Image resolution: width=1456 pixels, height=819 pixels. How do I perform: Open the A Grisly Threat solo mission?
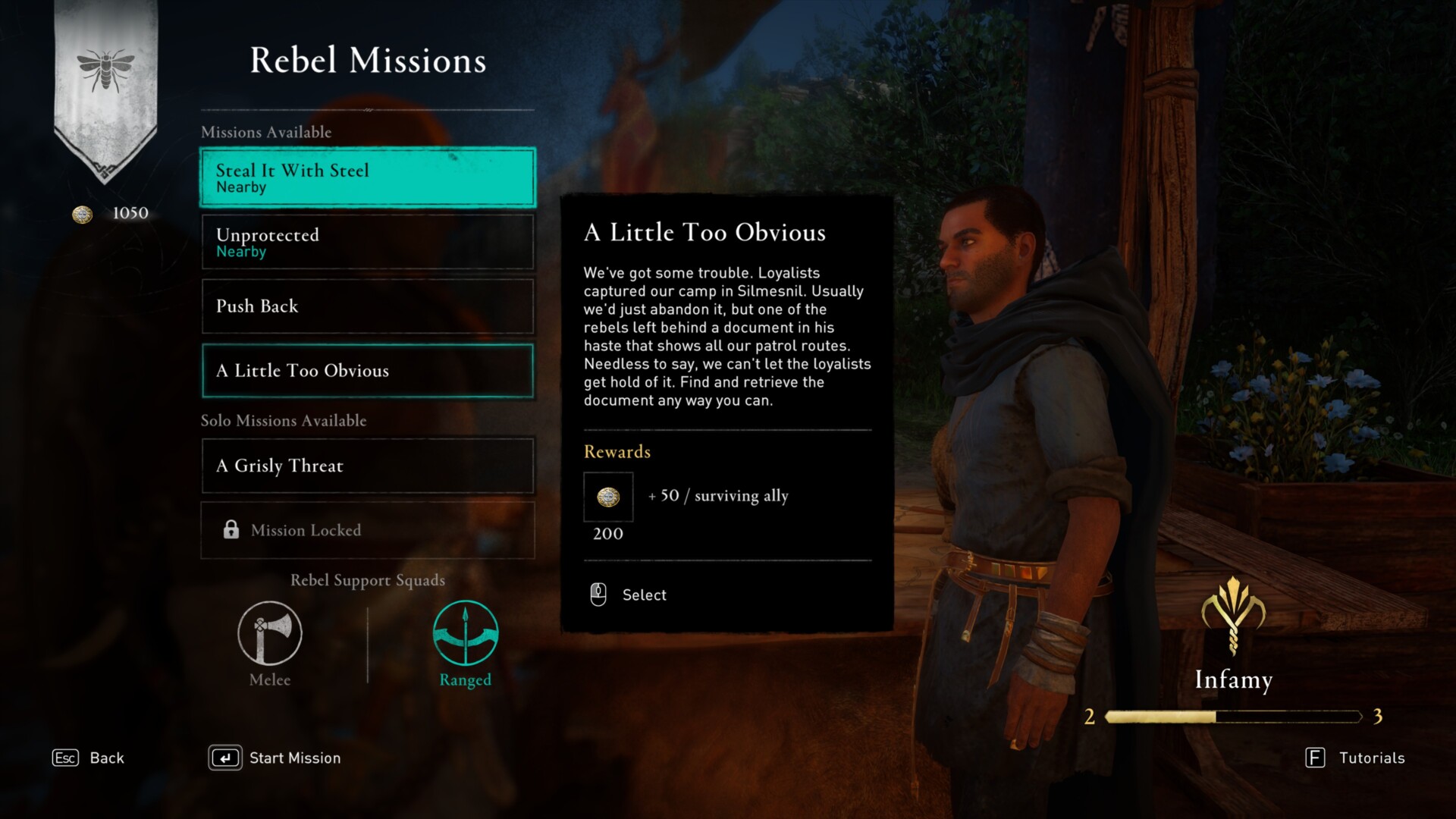tap(368, 466)
